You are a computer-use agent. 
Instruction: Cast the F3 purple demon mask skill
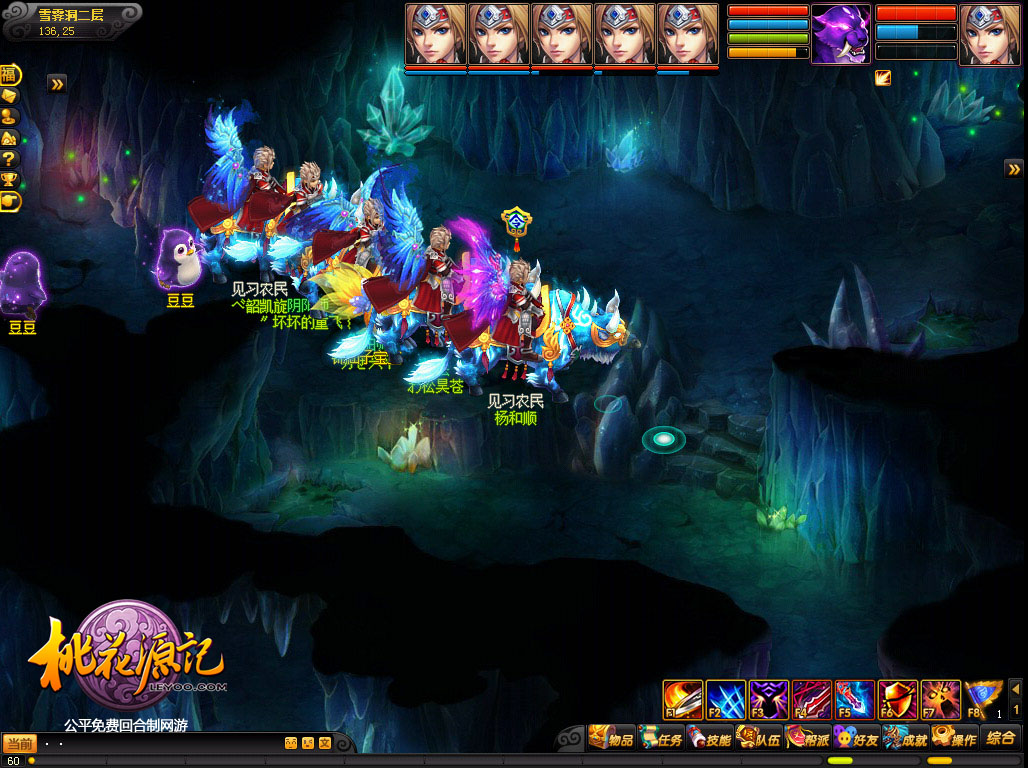pos(769,700)
